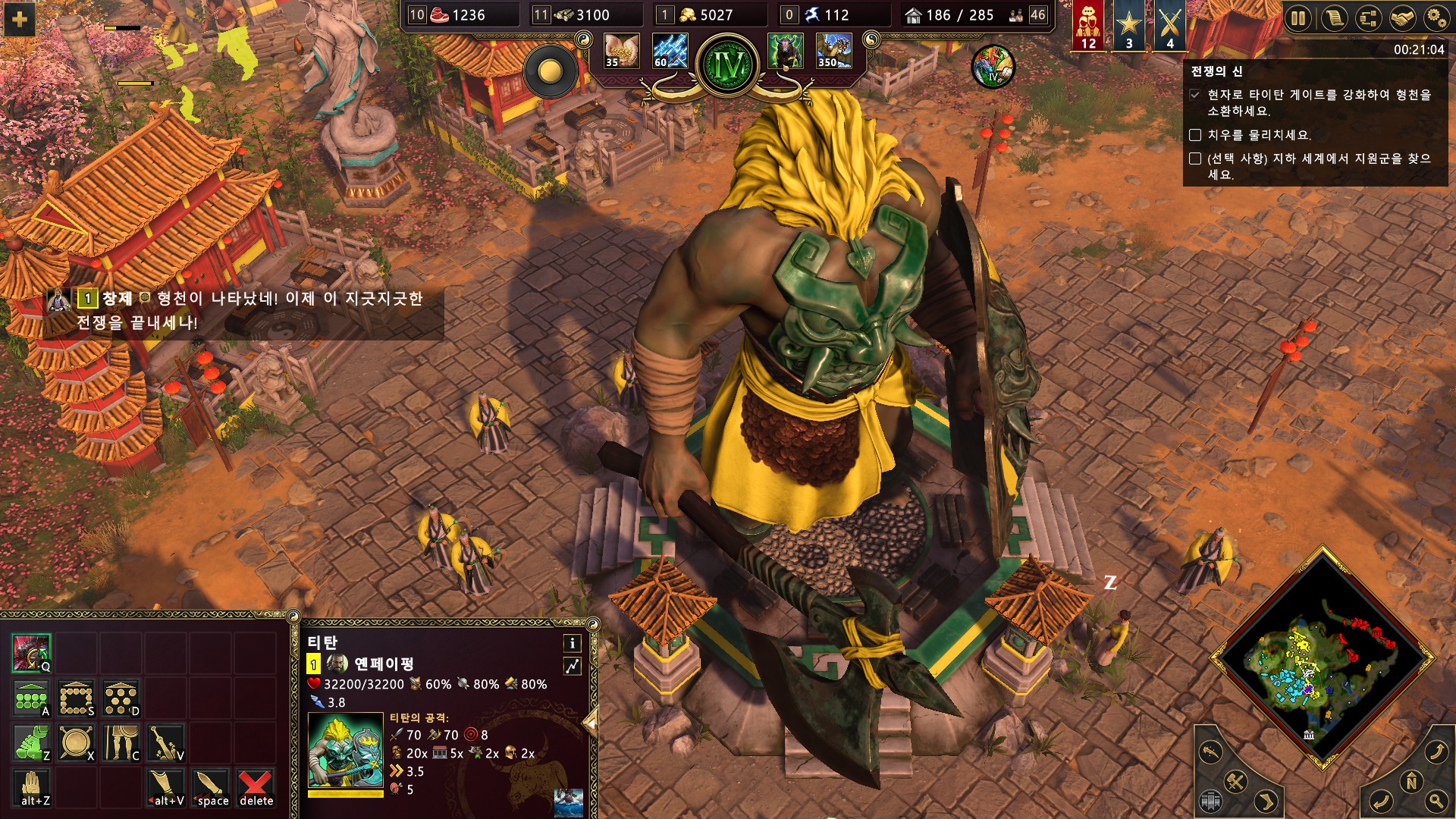
Task: Open the unit info 'i' button
Action: [x=572, y=643]
